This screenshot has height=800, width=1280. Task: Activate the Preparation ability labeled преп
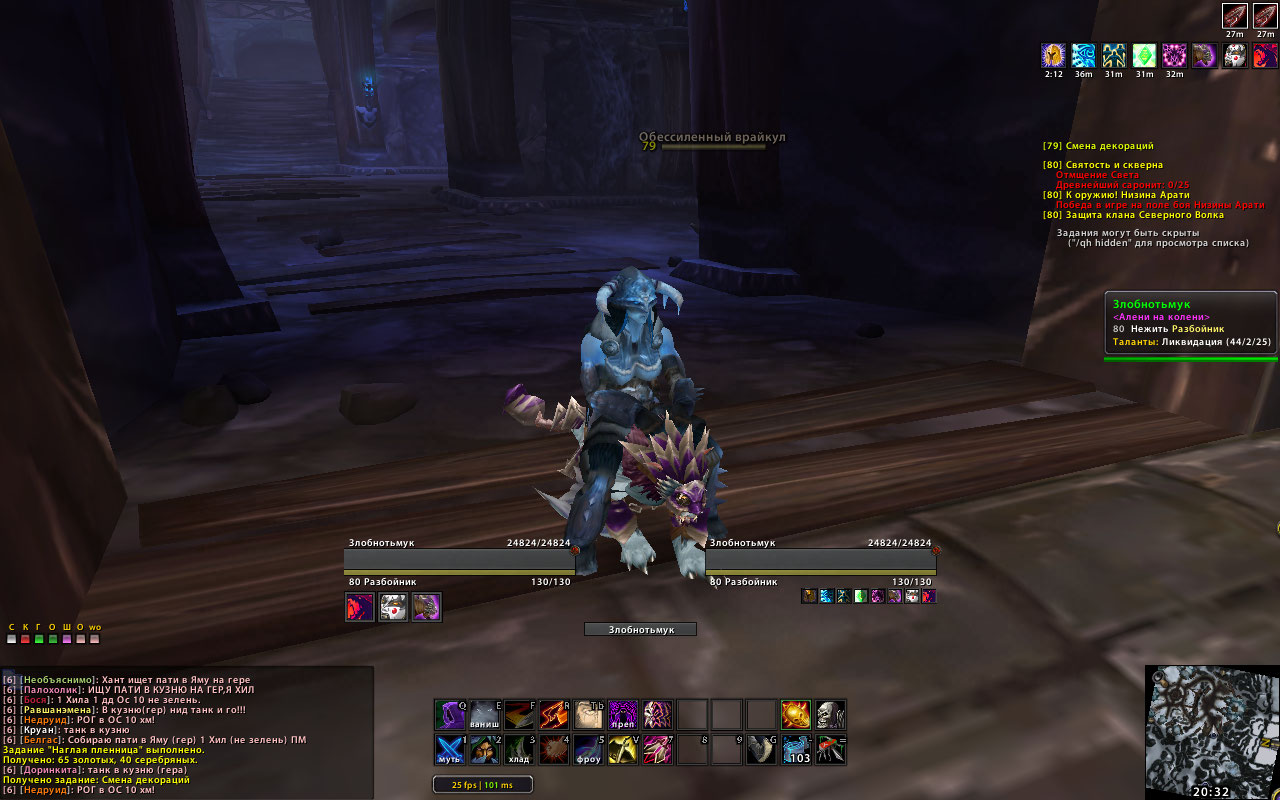coord(622,715)
